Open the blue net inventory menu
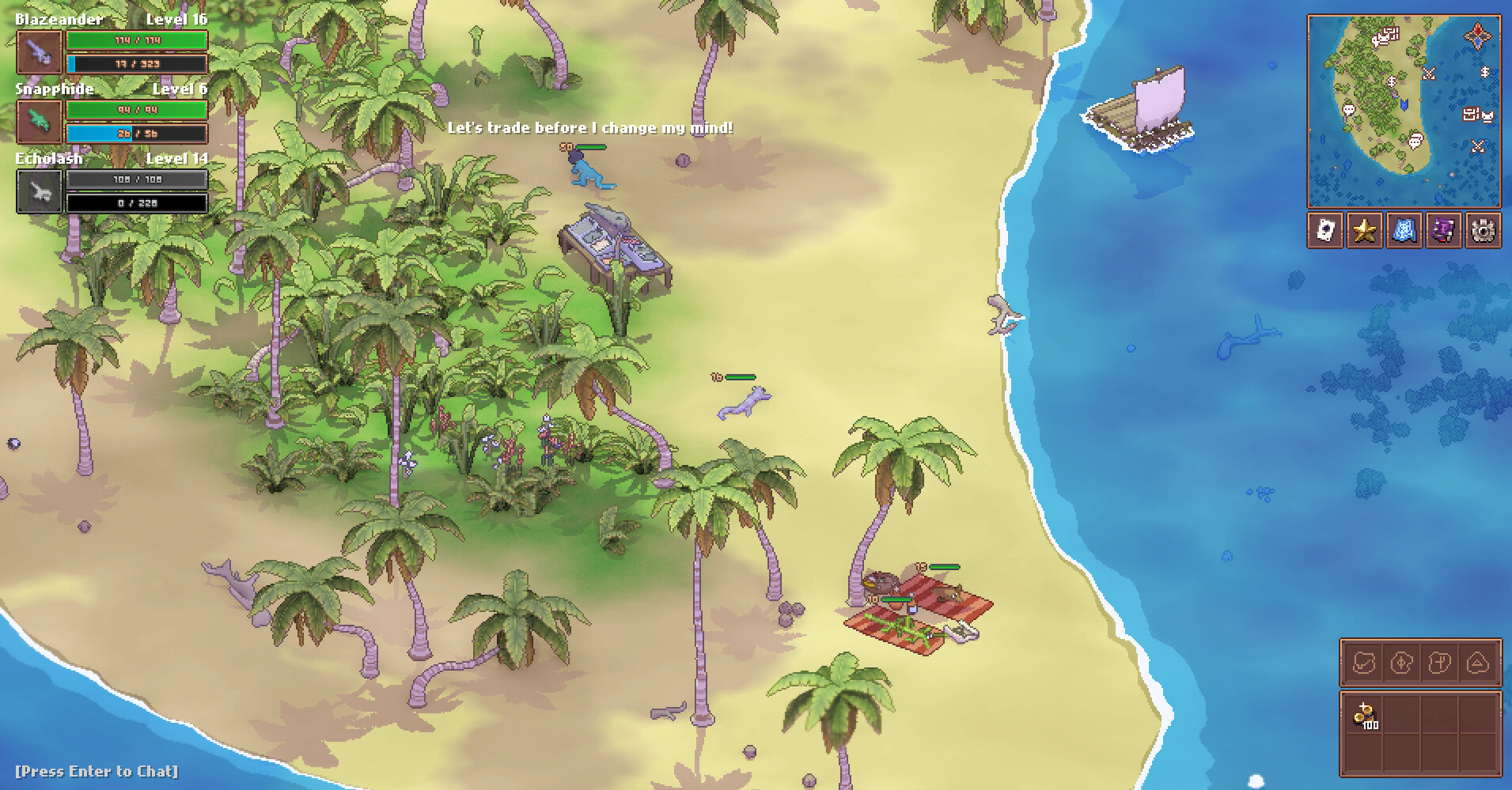1512x790 pixels. (x=1403, y=230)
